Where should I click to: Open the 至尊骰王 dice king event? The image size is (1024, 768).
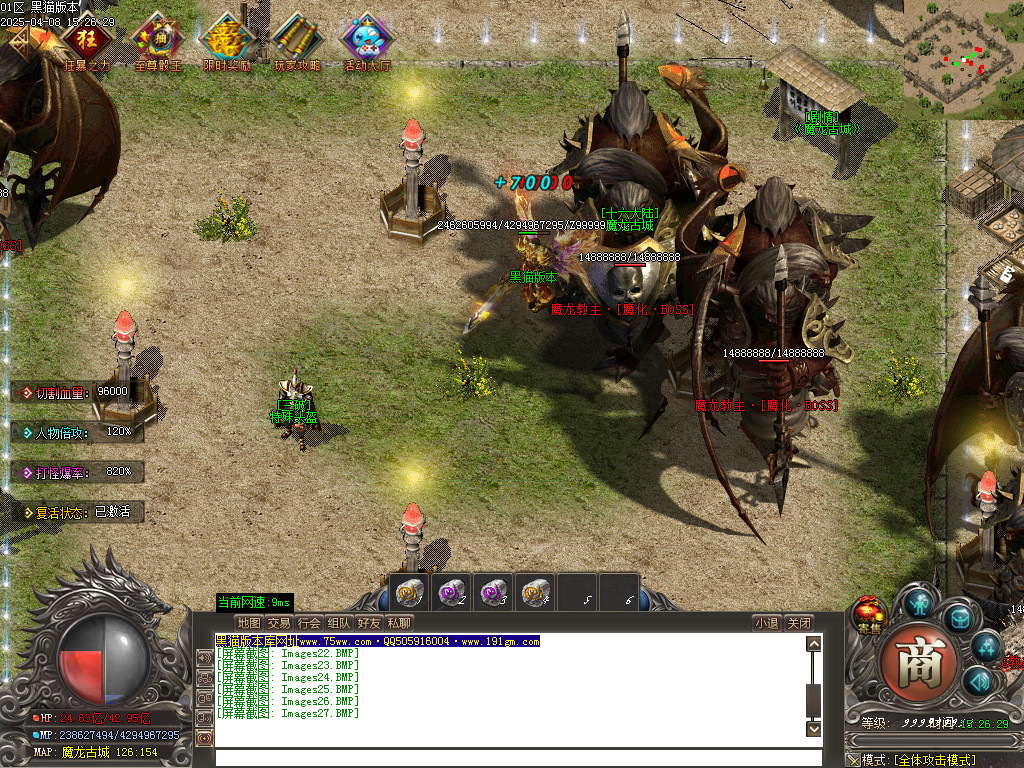pos(157,41)
